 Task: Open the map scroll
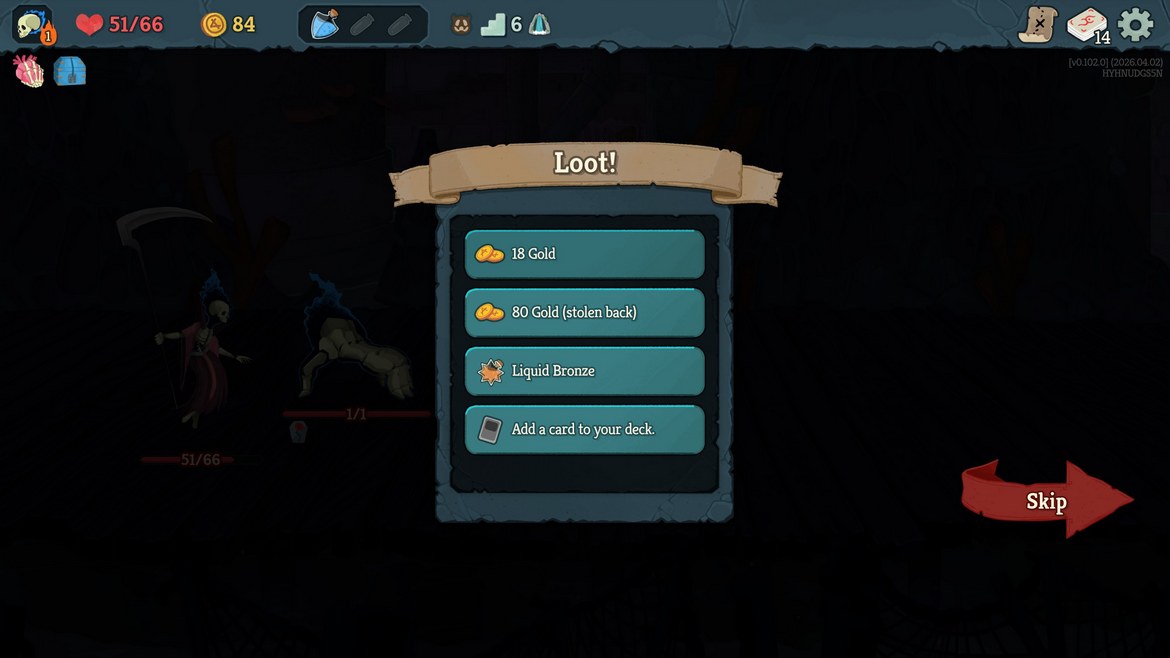[1038, 24]
